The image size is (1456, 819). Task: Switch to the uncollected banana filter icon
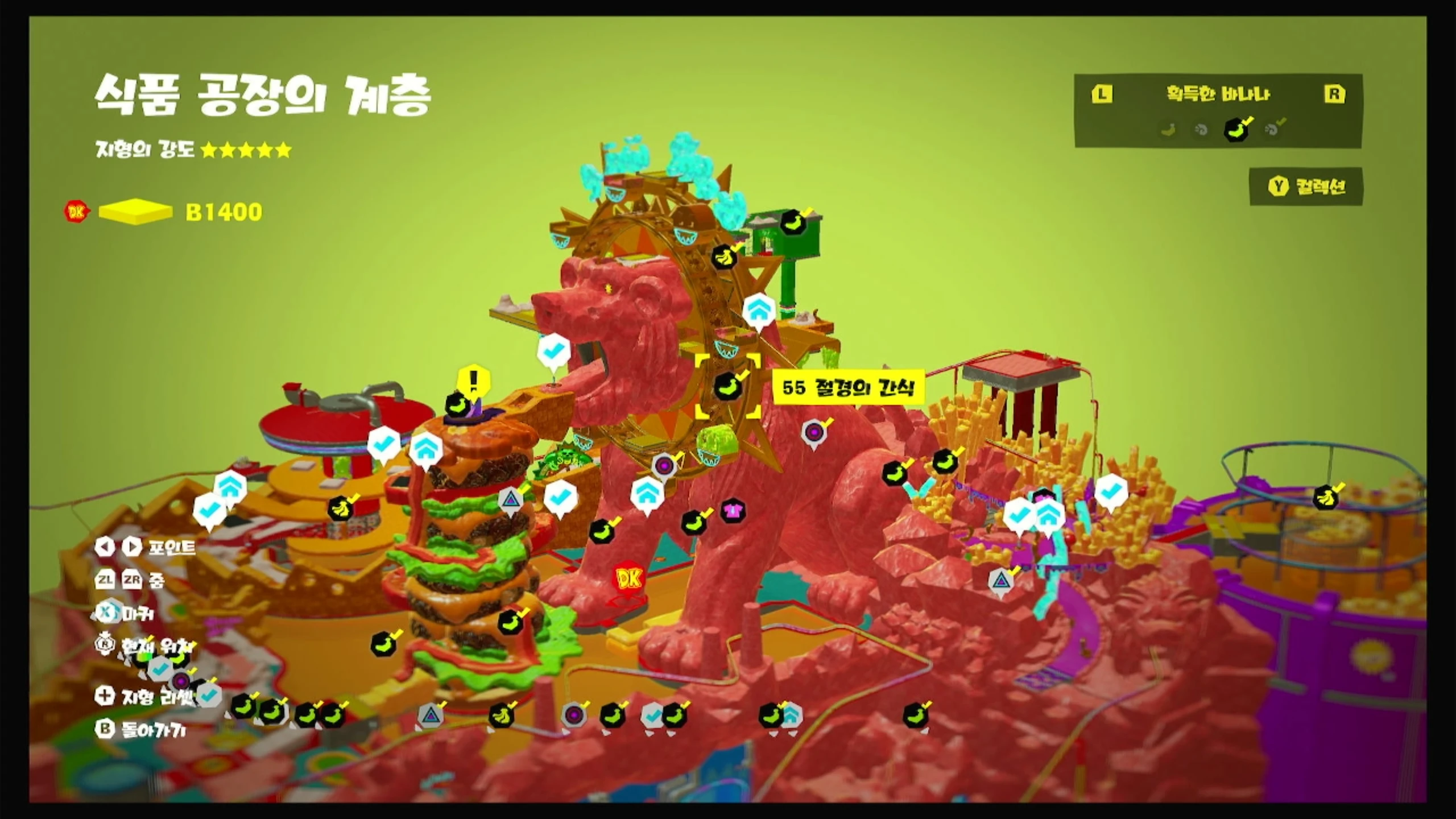pos(1169,130)
